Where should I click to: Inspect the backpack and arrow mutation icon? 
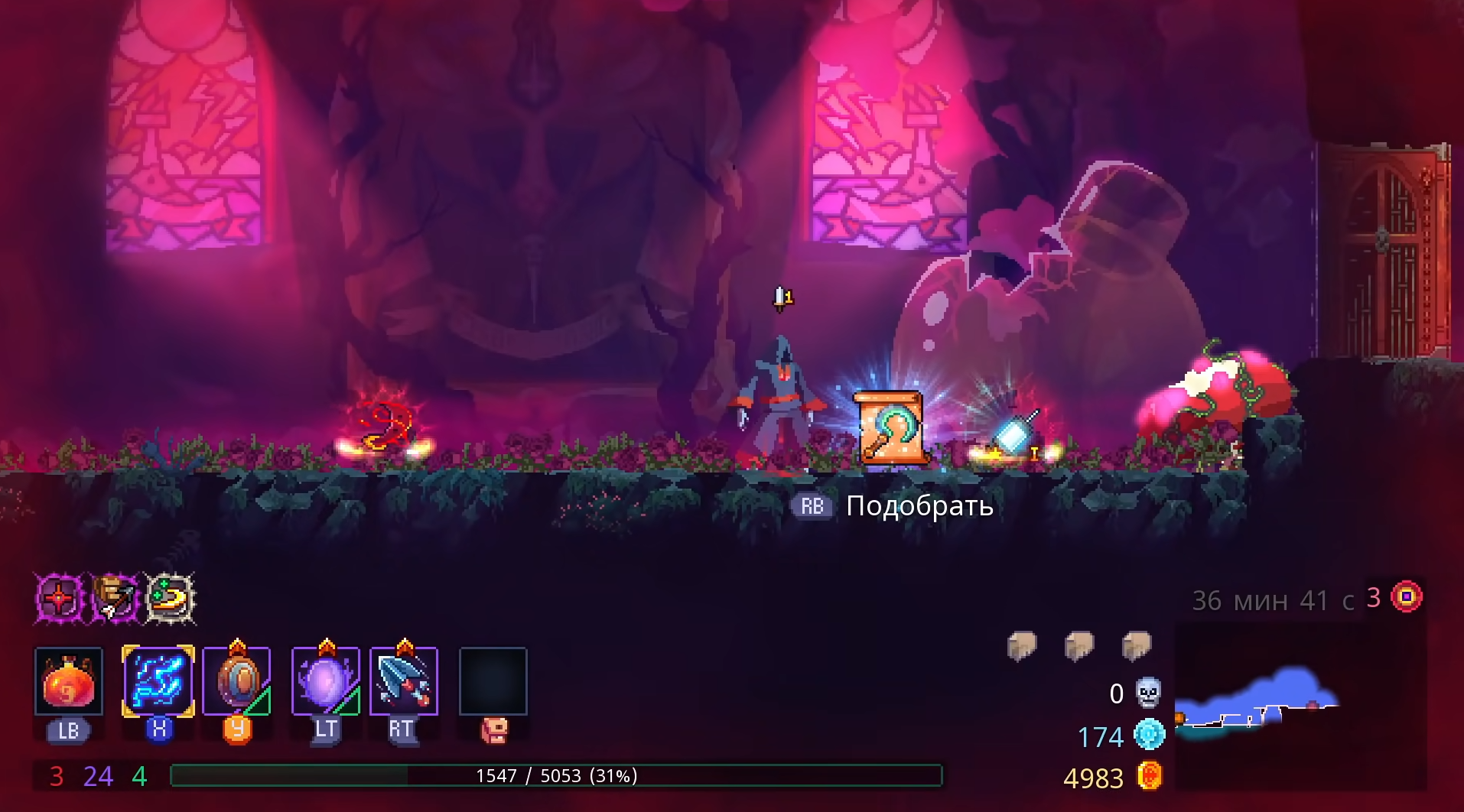[x=115, y=597]
